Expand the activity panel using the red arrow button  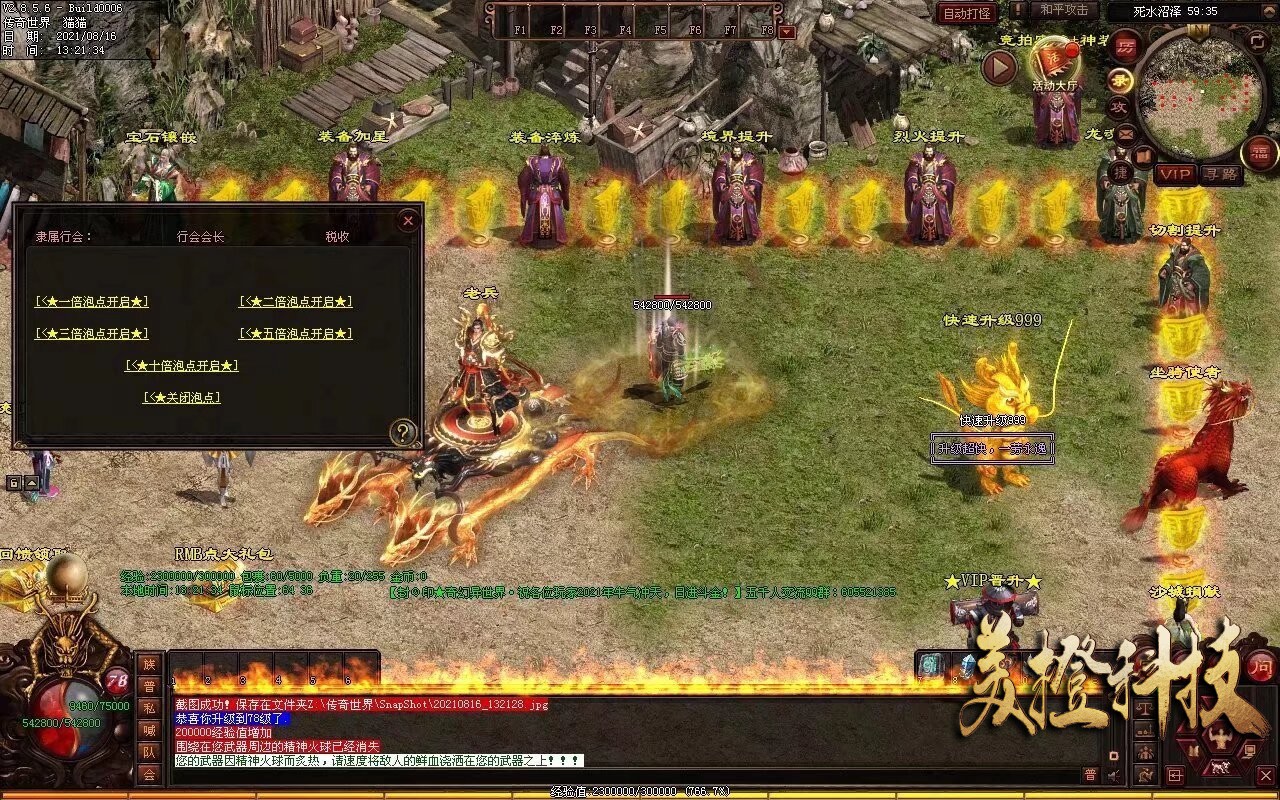pyautogui.click(x=997, y=68)
